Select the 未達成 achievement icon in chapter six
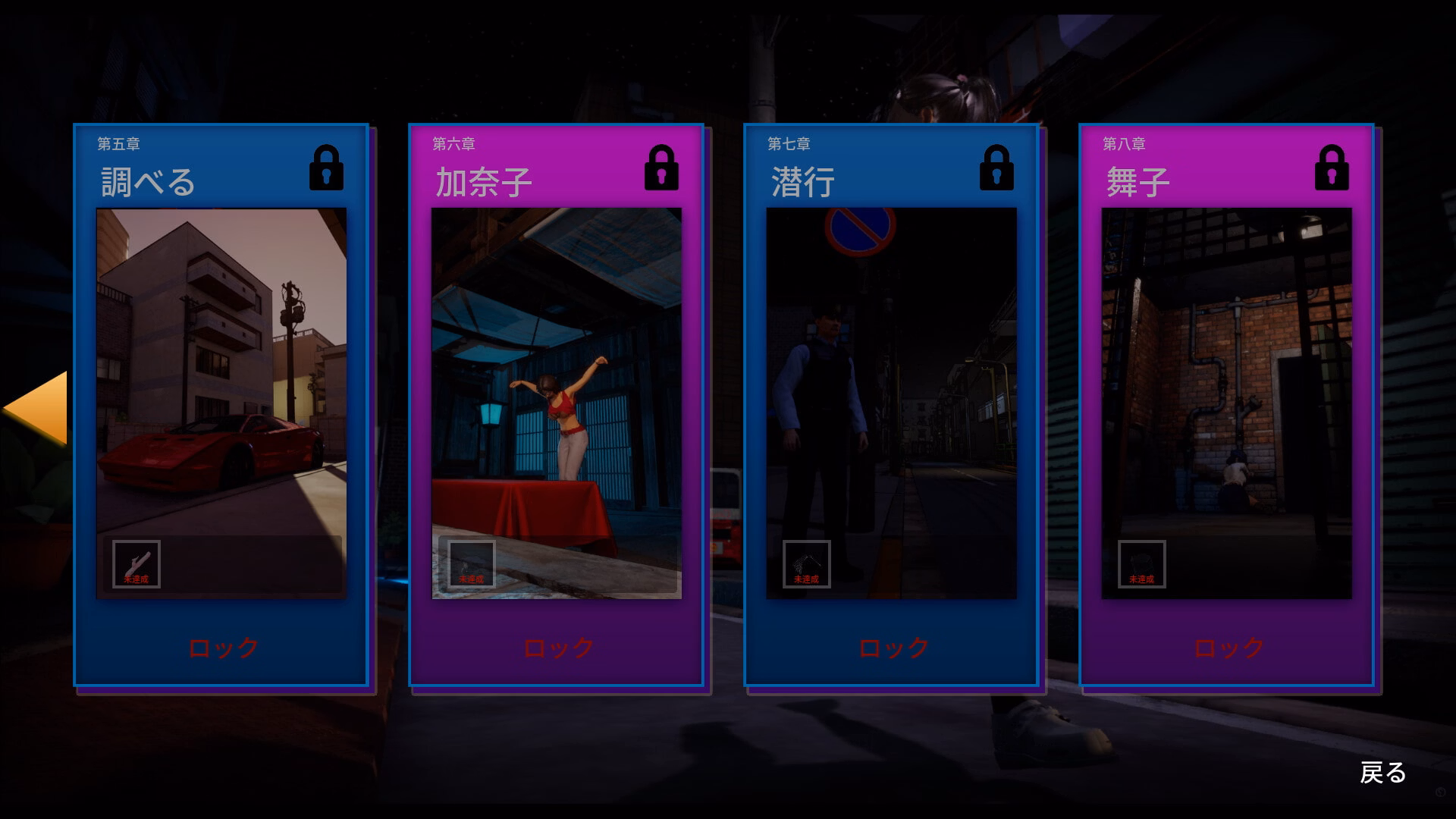Viewport: 1456px width, 819px height. [472, 563]
